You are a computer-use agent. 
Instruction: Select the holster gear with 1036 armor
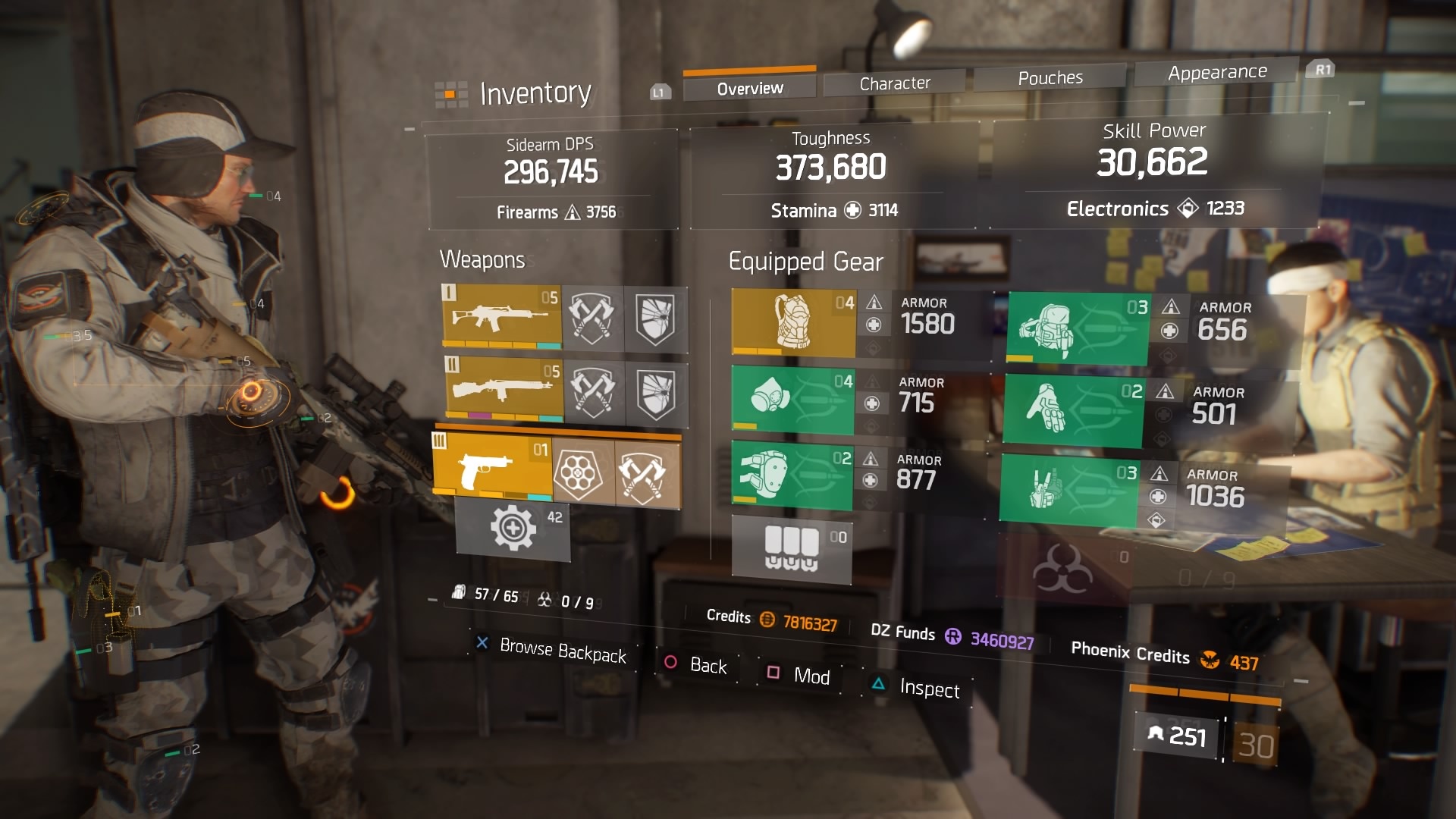point(1068,488)
